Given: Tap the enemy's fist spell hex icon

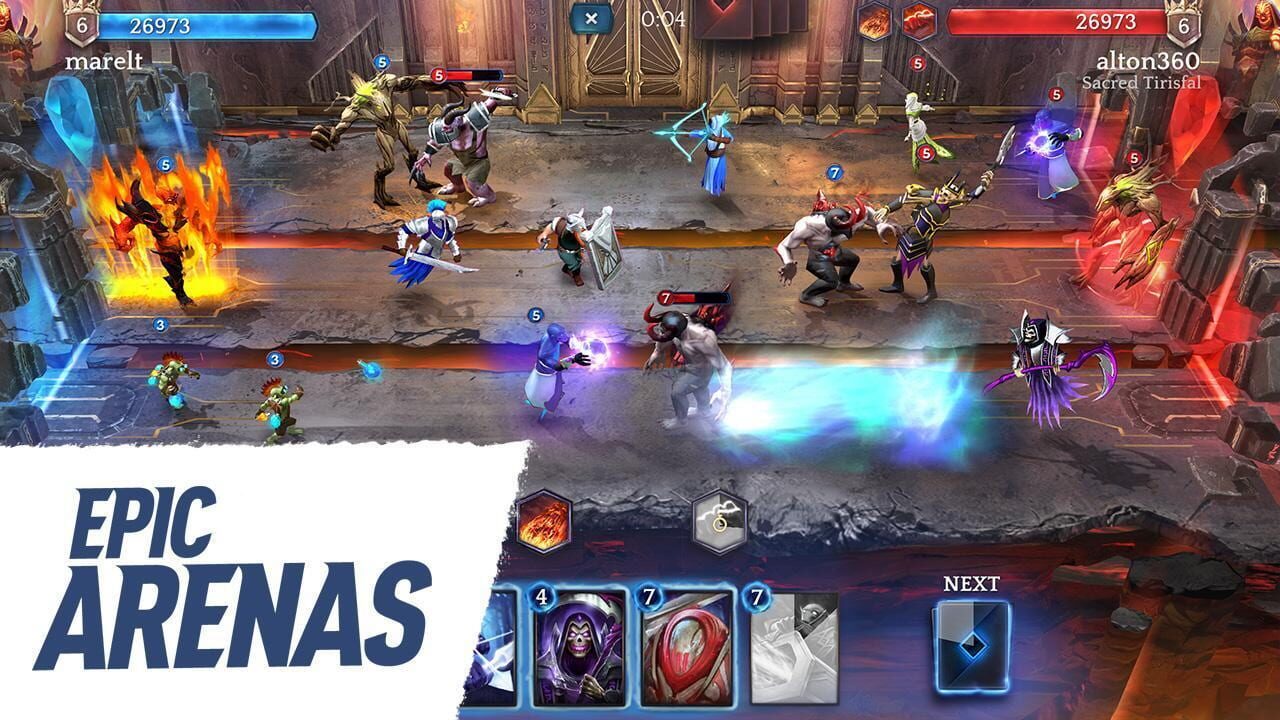Looking at the screenshot, I should (920, 20).
